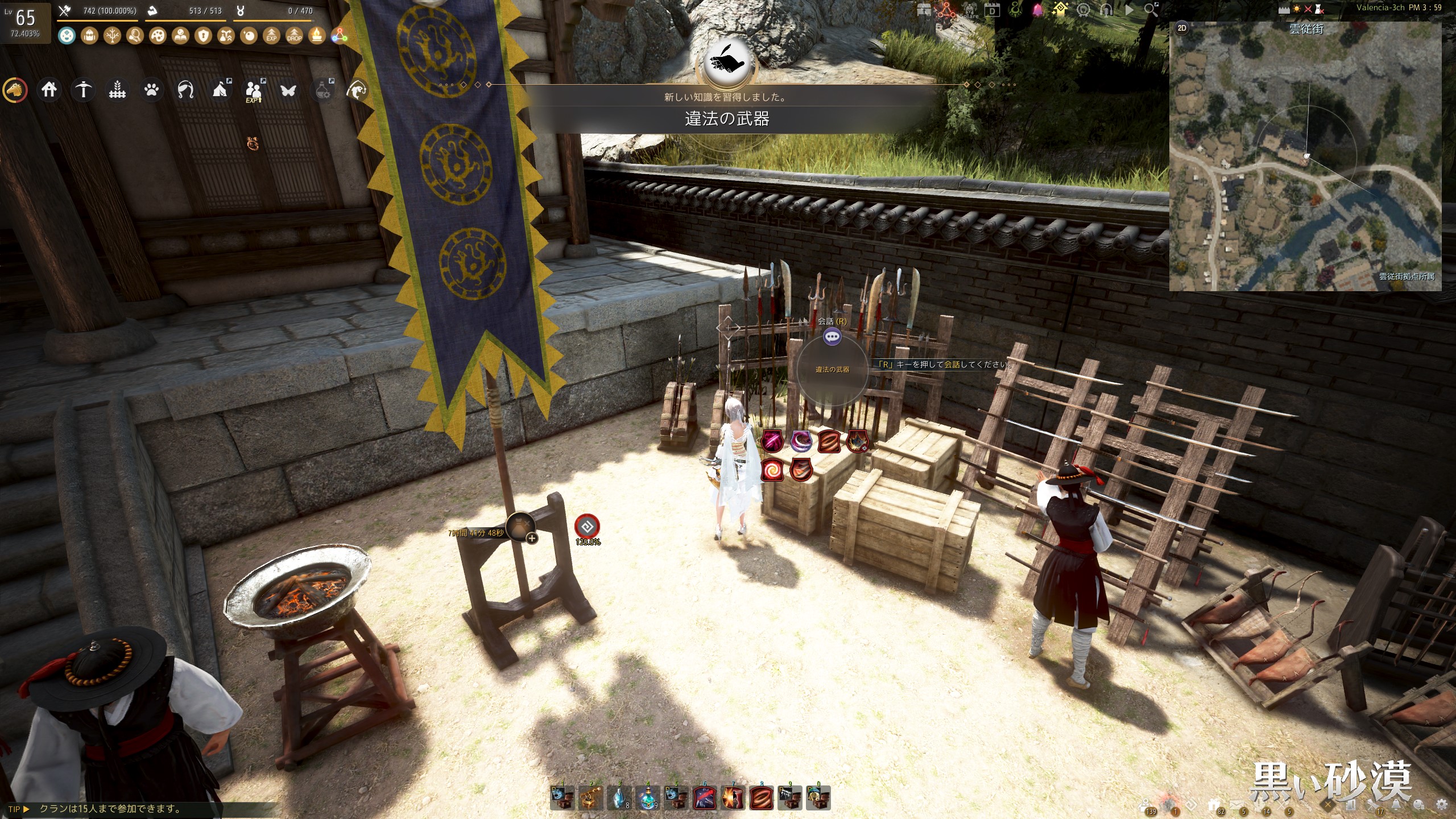Toggle the minimap 2D view button
The image size is (1456, 819).
tap(1182, 28)
